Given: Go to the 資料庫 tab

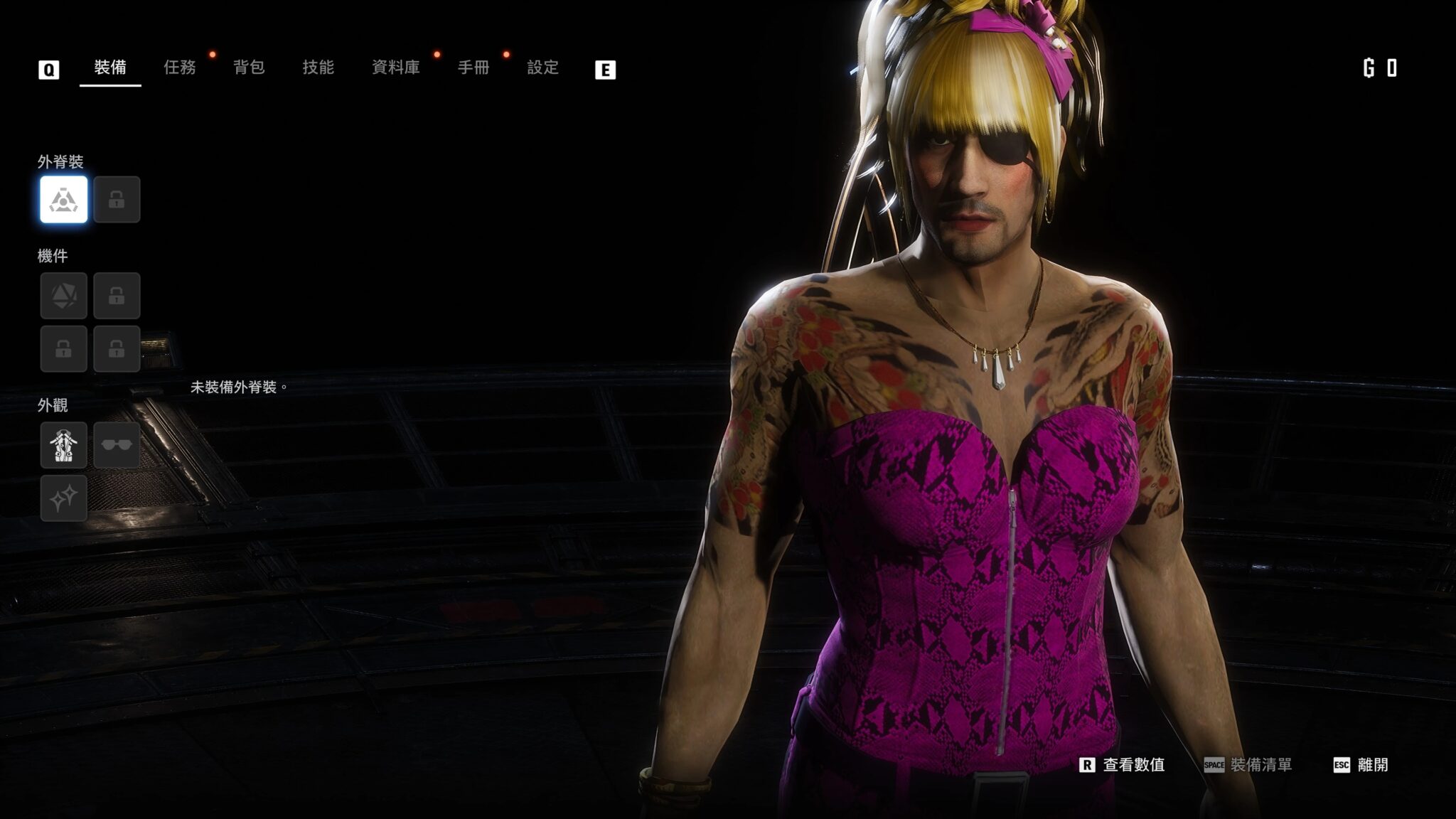Looking at the screenshot, I should click(x=395, y=68).
